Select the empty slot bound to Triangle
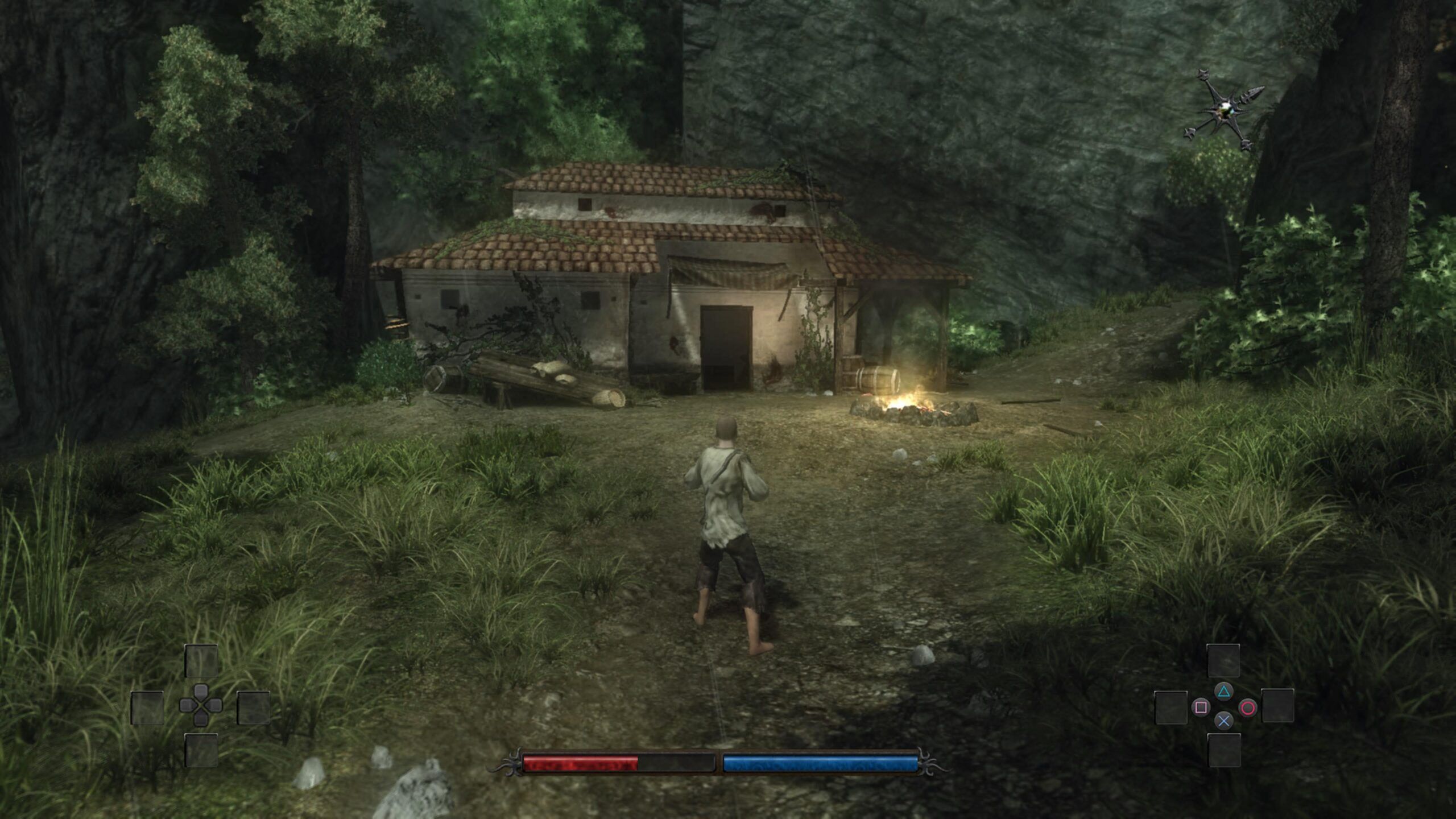The width and height of the screenshot is (1456, 819). click(x=1223, y=661)
